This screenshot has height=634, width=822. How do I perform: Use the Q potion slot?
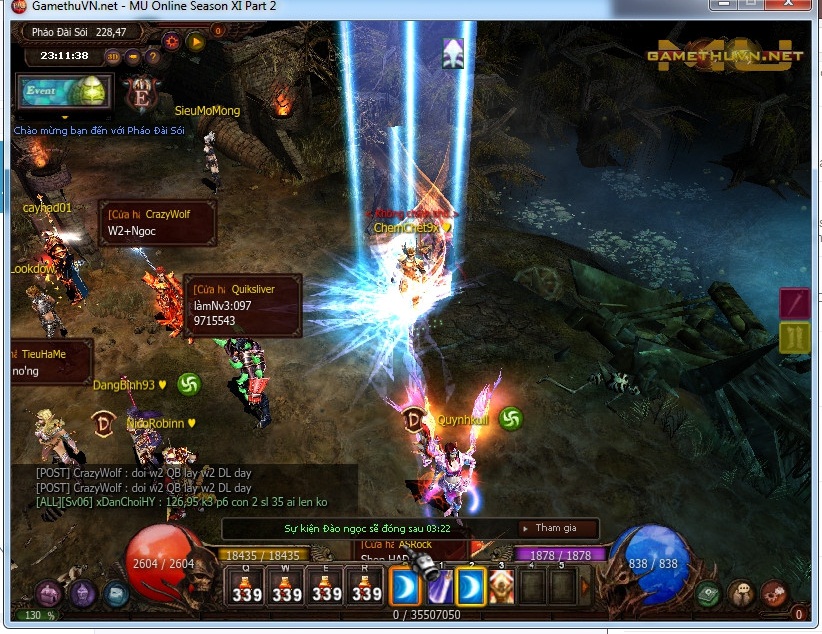coord(246,586)
